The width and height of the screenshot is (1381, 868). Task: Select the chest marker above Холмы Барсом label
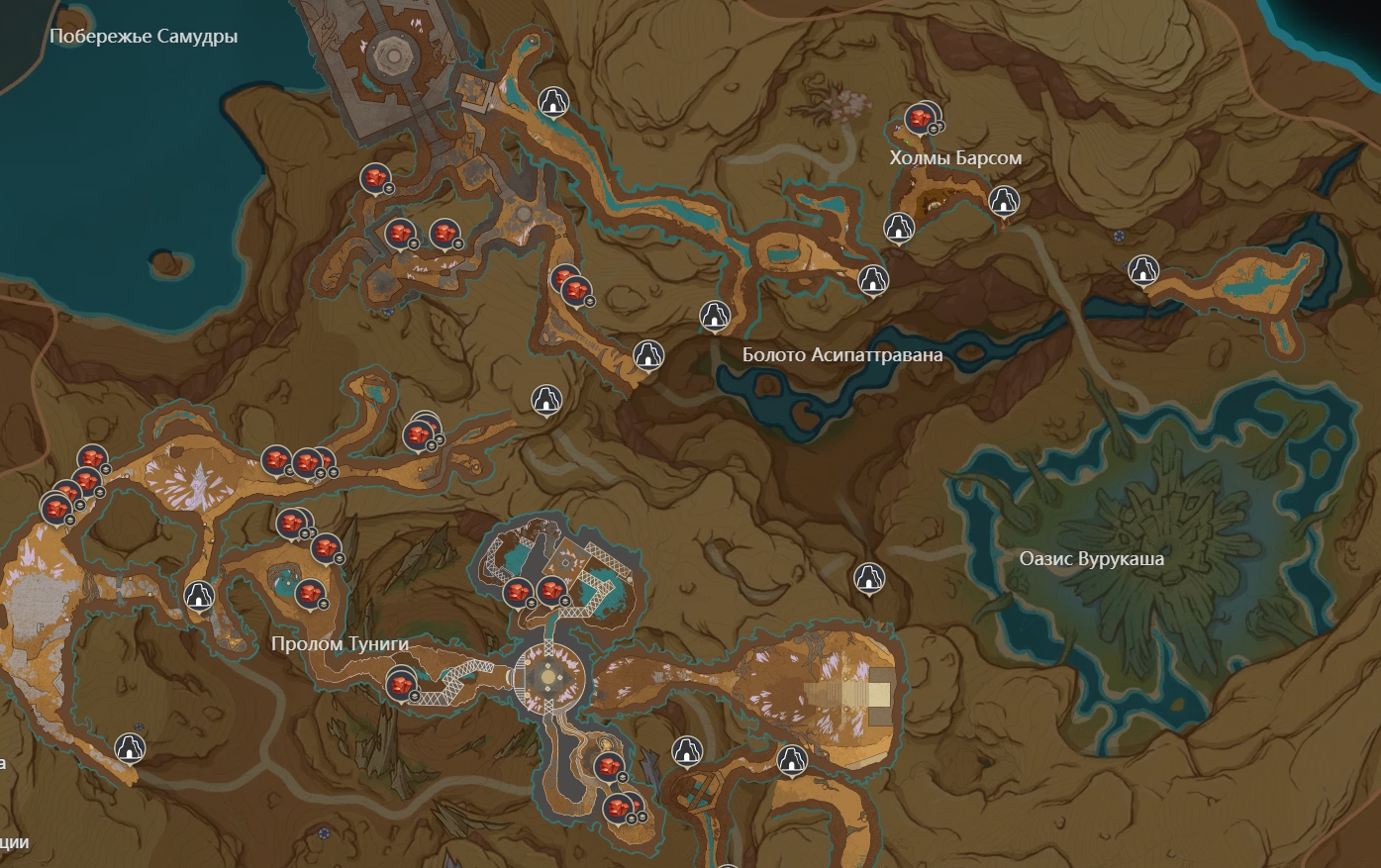click(921, 120)
